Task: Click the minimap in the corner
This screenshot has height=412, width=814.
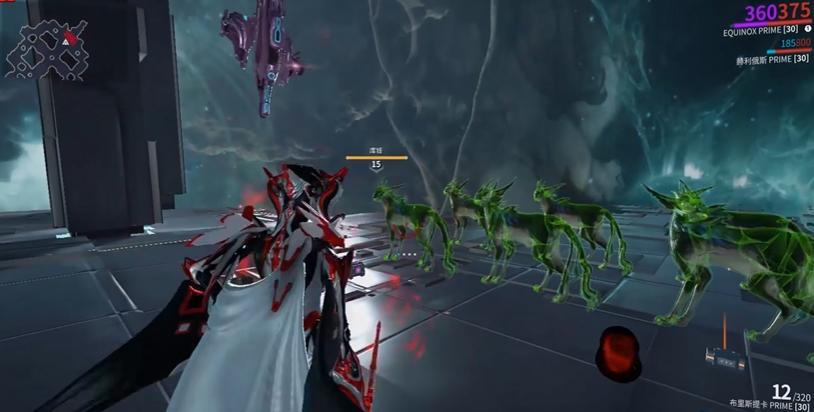Action: [40, 48]
